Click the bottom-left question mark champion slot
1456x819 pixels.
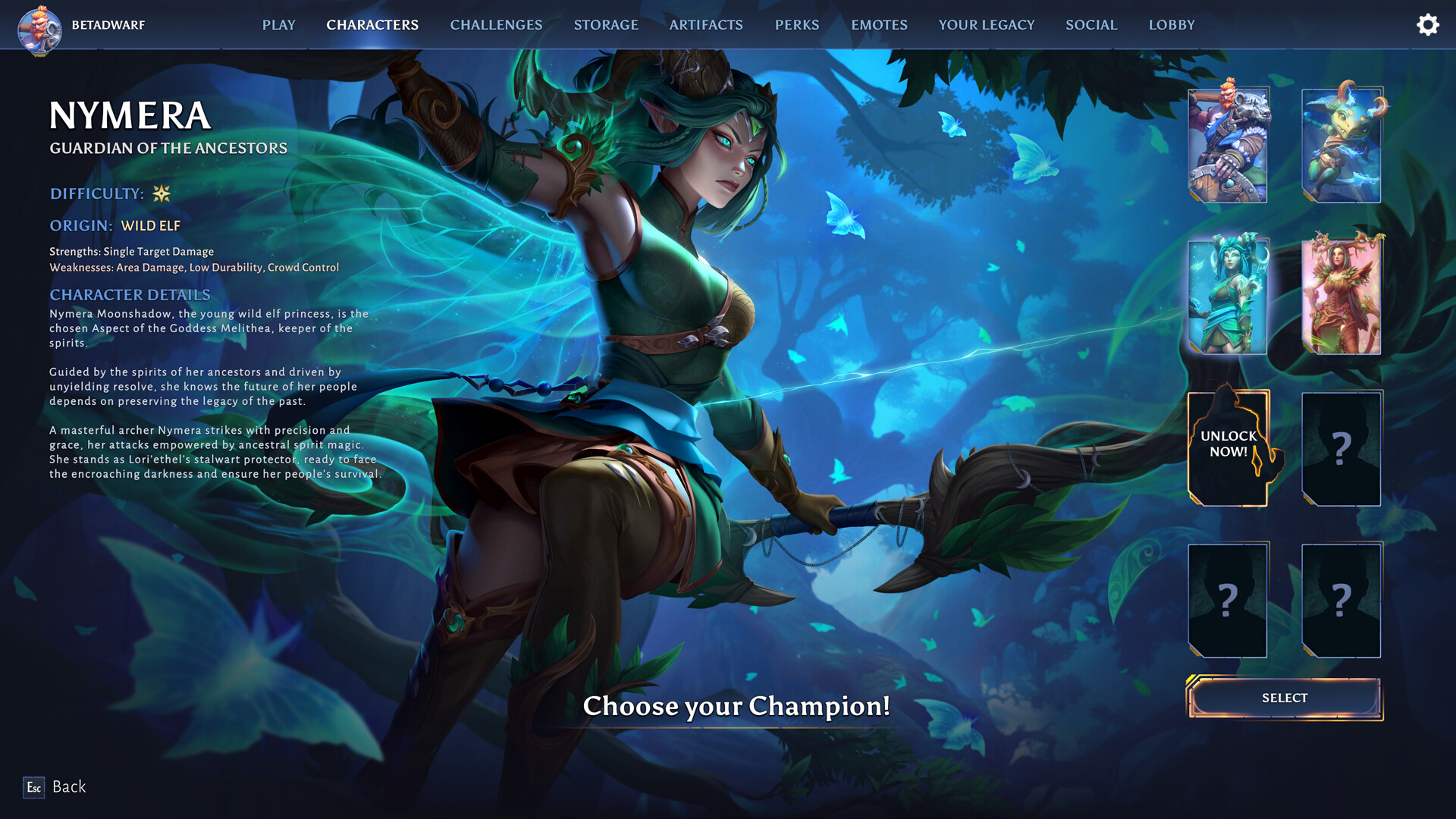coord(1228,599)
